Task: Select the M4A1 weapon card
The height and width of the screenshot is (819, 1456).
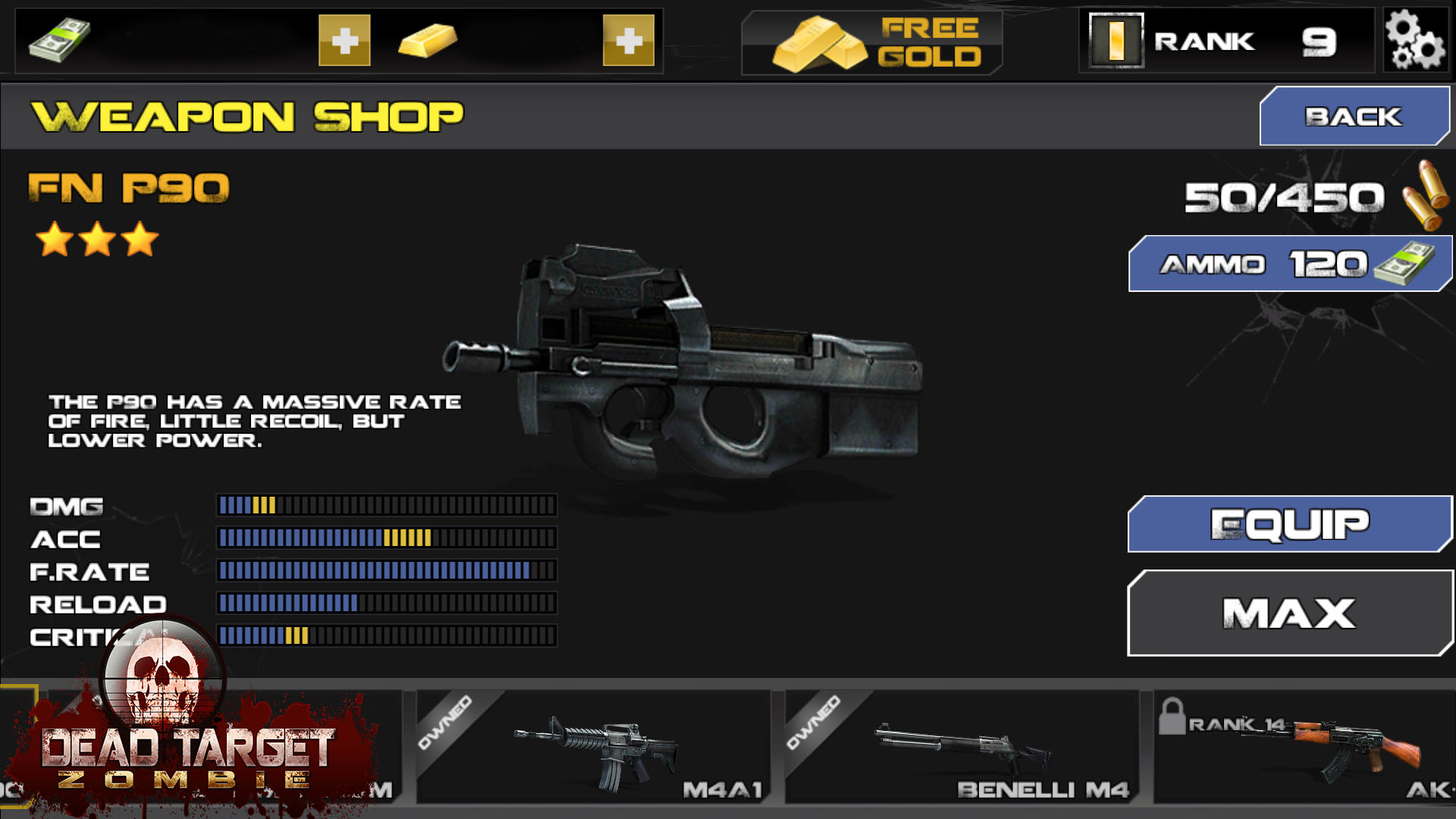Action: pos(593,747)
